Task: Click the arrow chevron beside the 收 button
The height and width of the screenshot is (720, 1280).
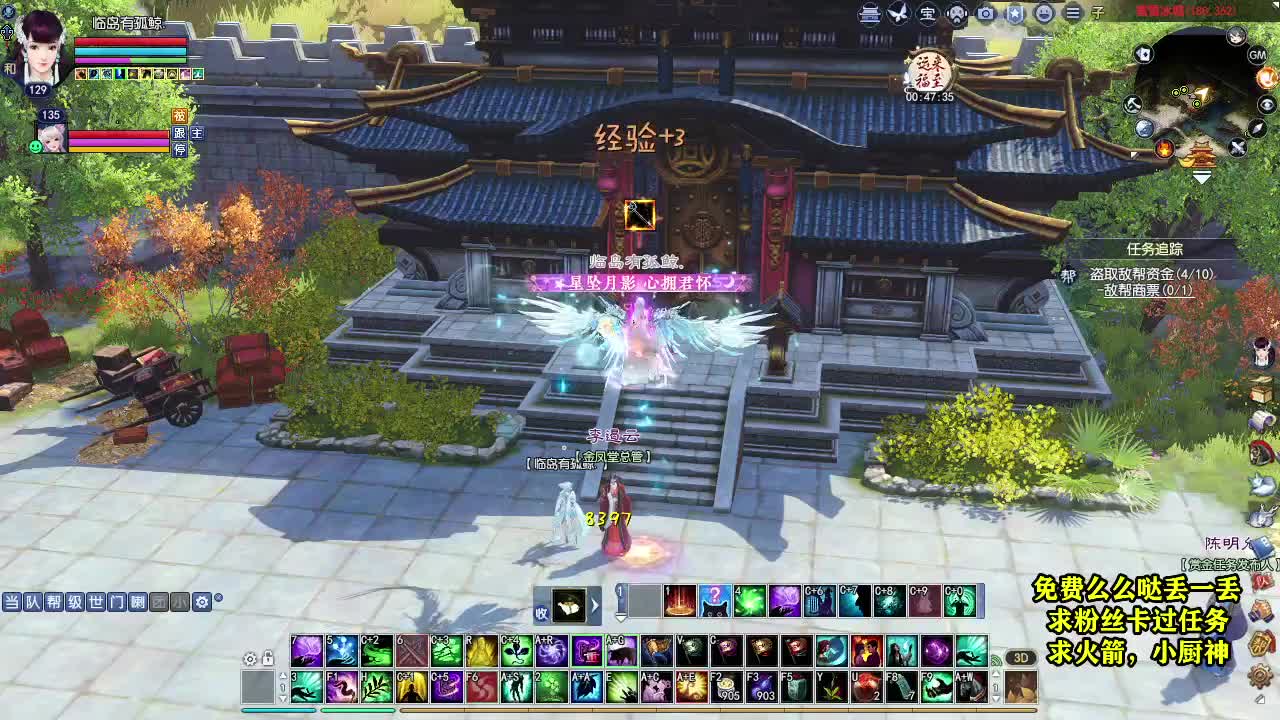Action: 596,604
